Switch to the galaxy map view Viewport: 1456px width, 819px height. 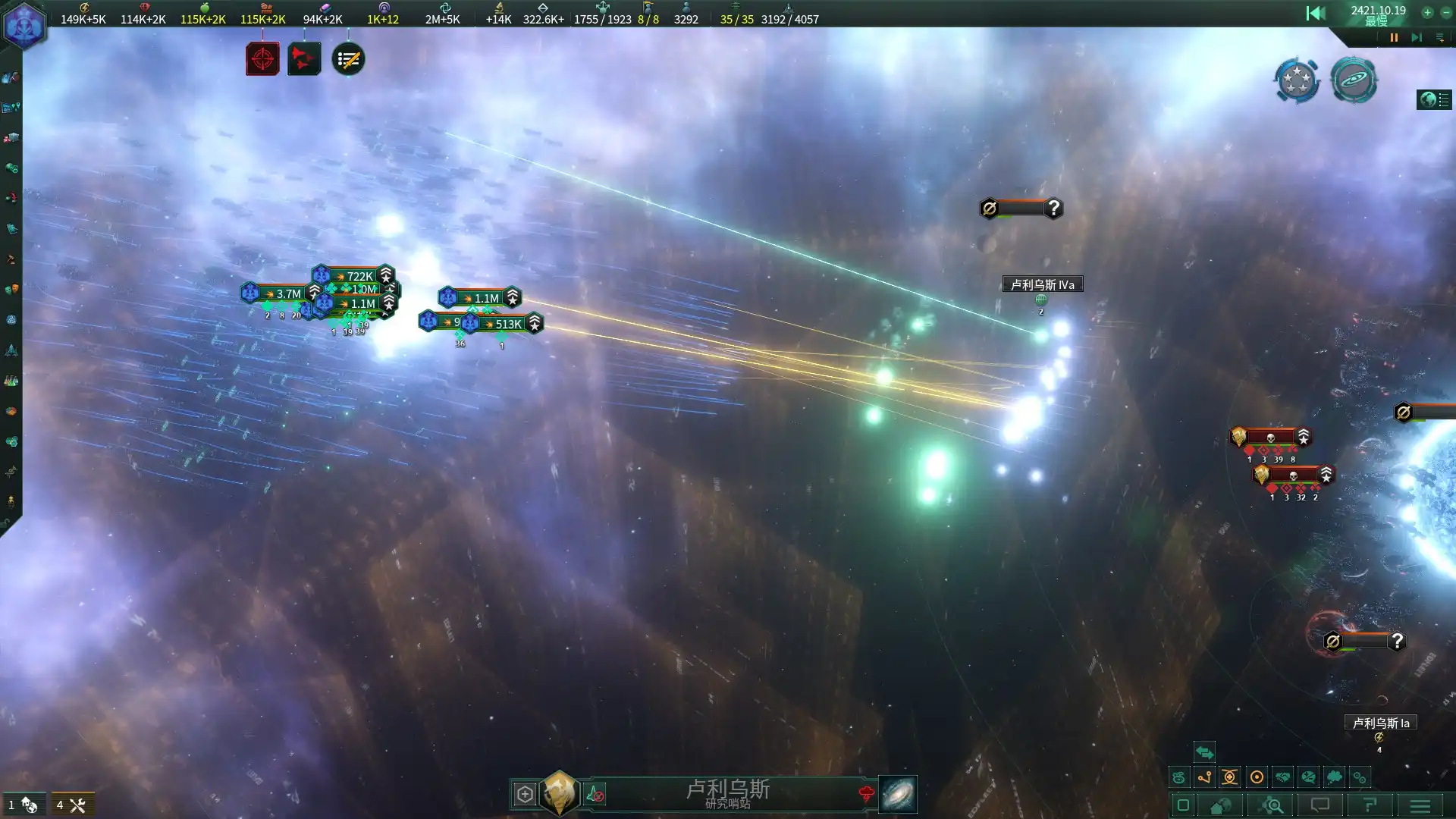[x=898, y=794]
